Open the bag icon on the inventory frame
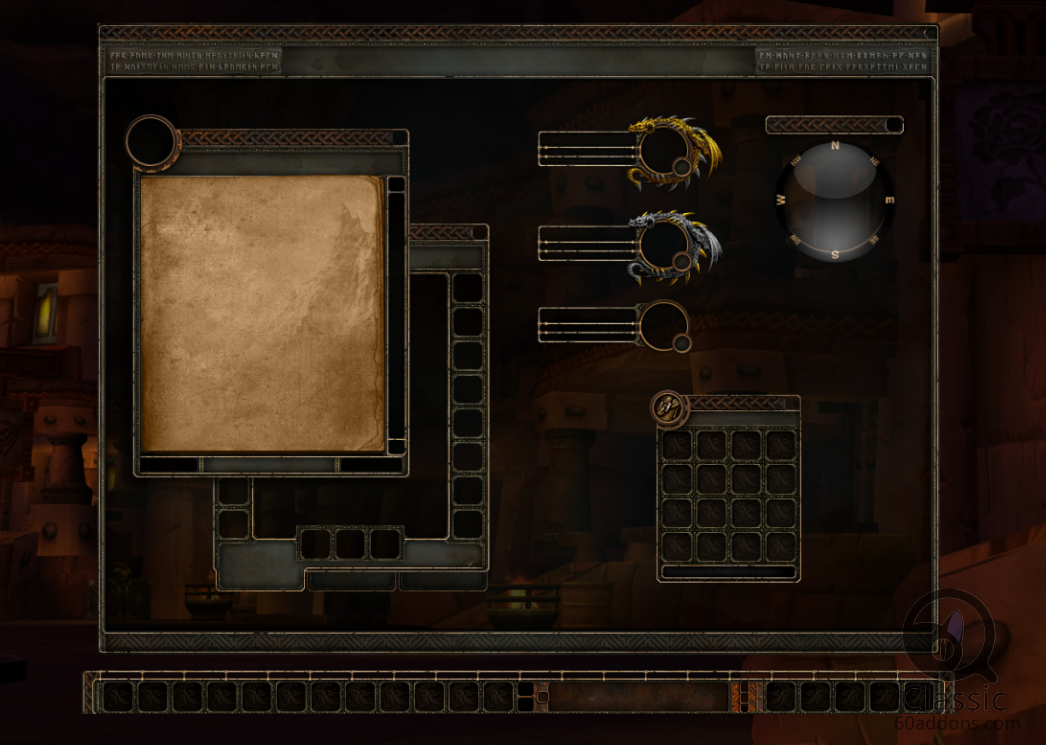 point(667,407)
